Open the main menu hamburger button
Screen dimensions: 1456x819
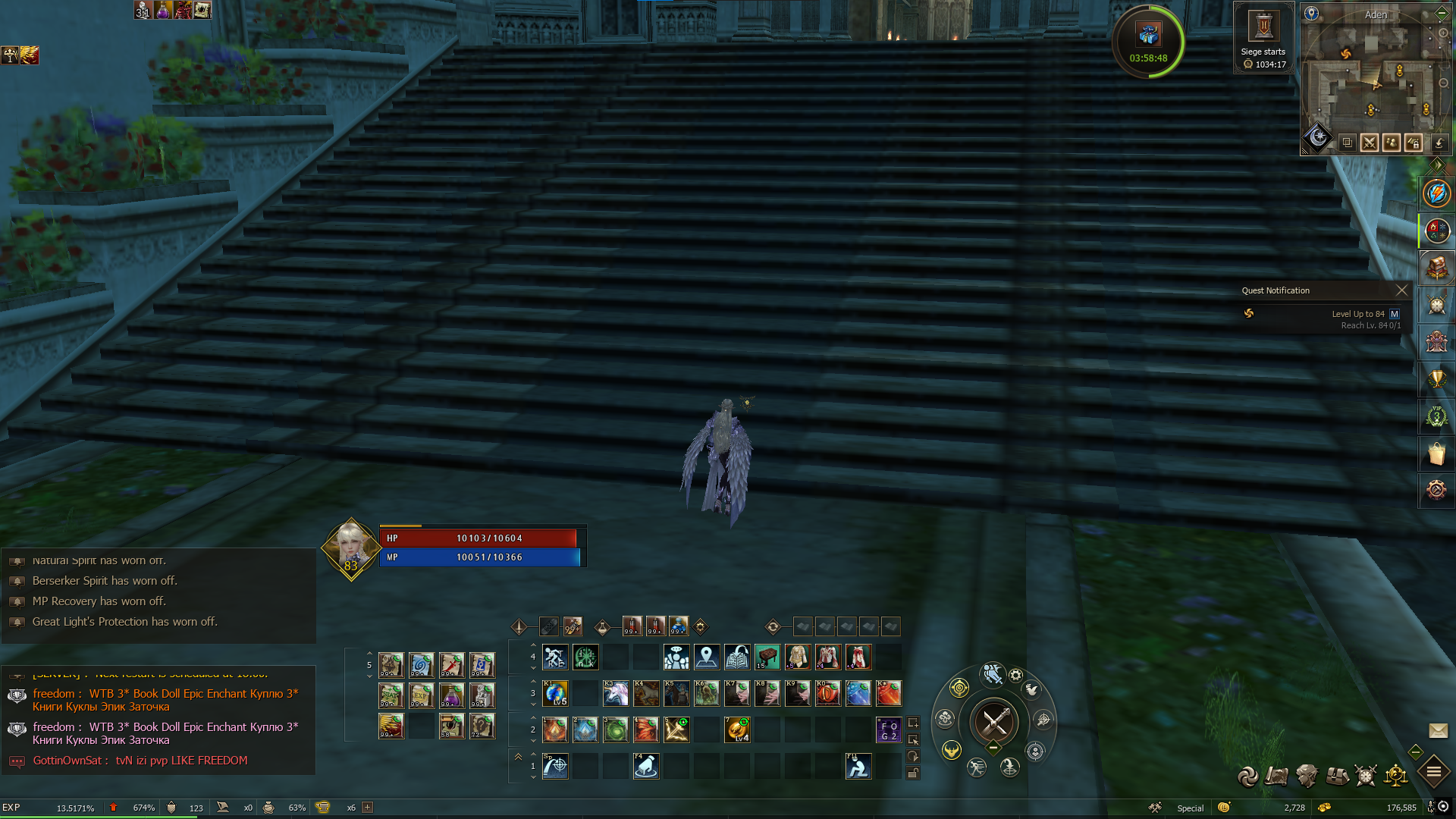(x=1434, y=773)
